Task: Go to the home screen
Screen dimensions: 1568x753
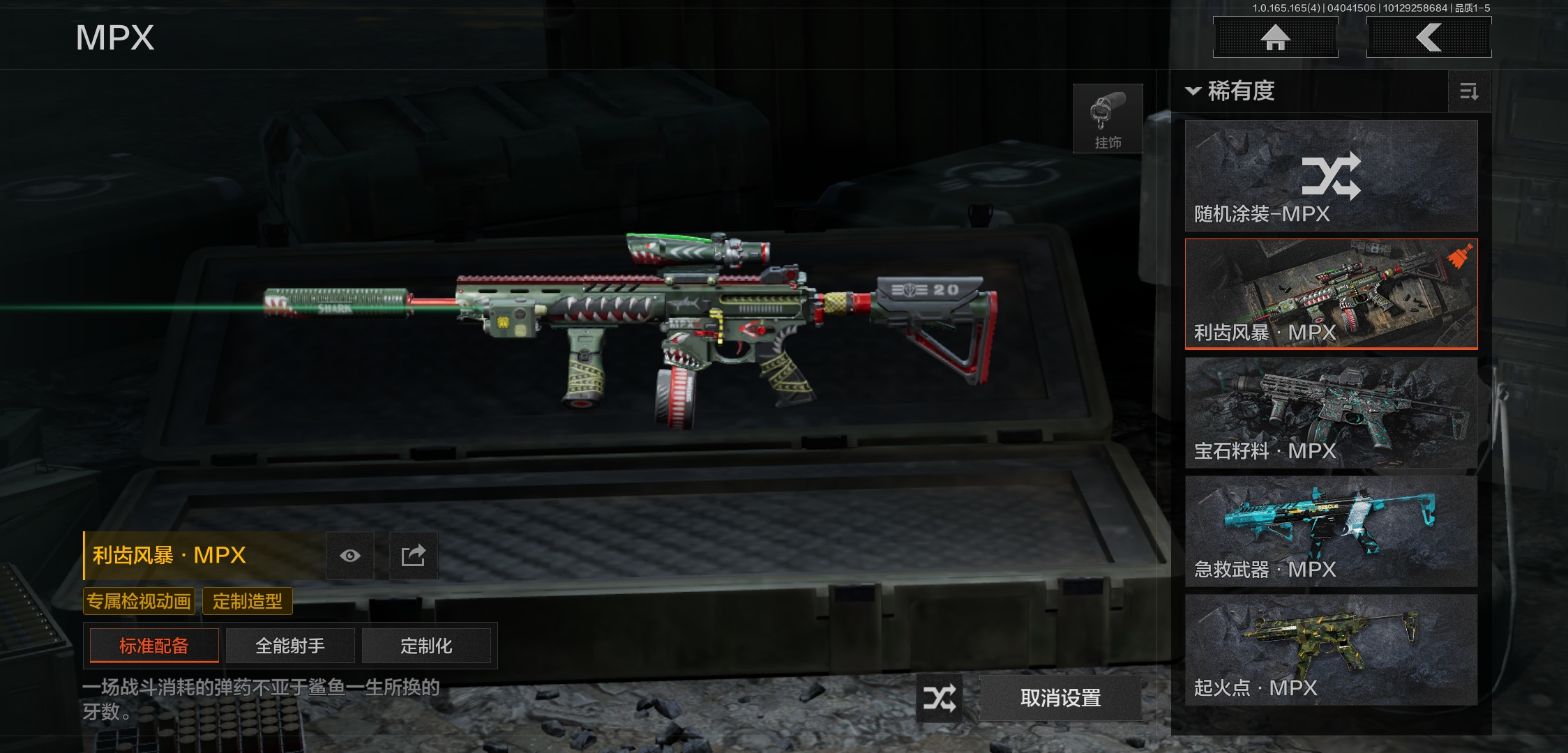Action: [x=1275, y=38]
